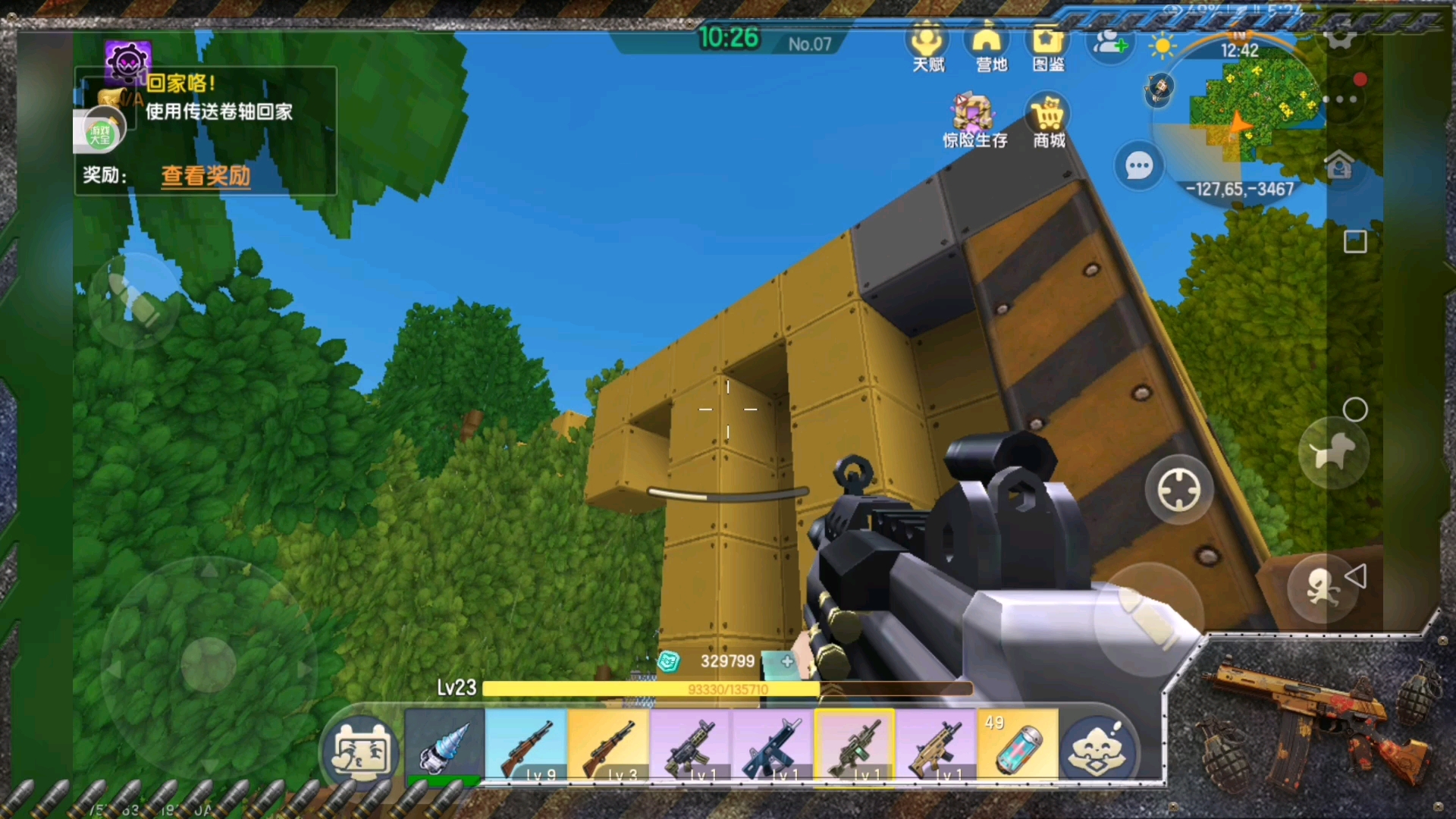Tap the crosshair aim button
Screen dimensions: 1456x819
click(1178, 490)
